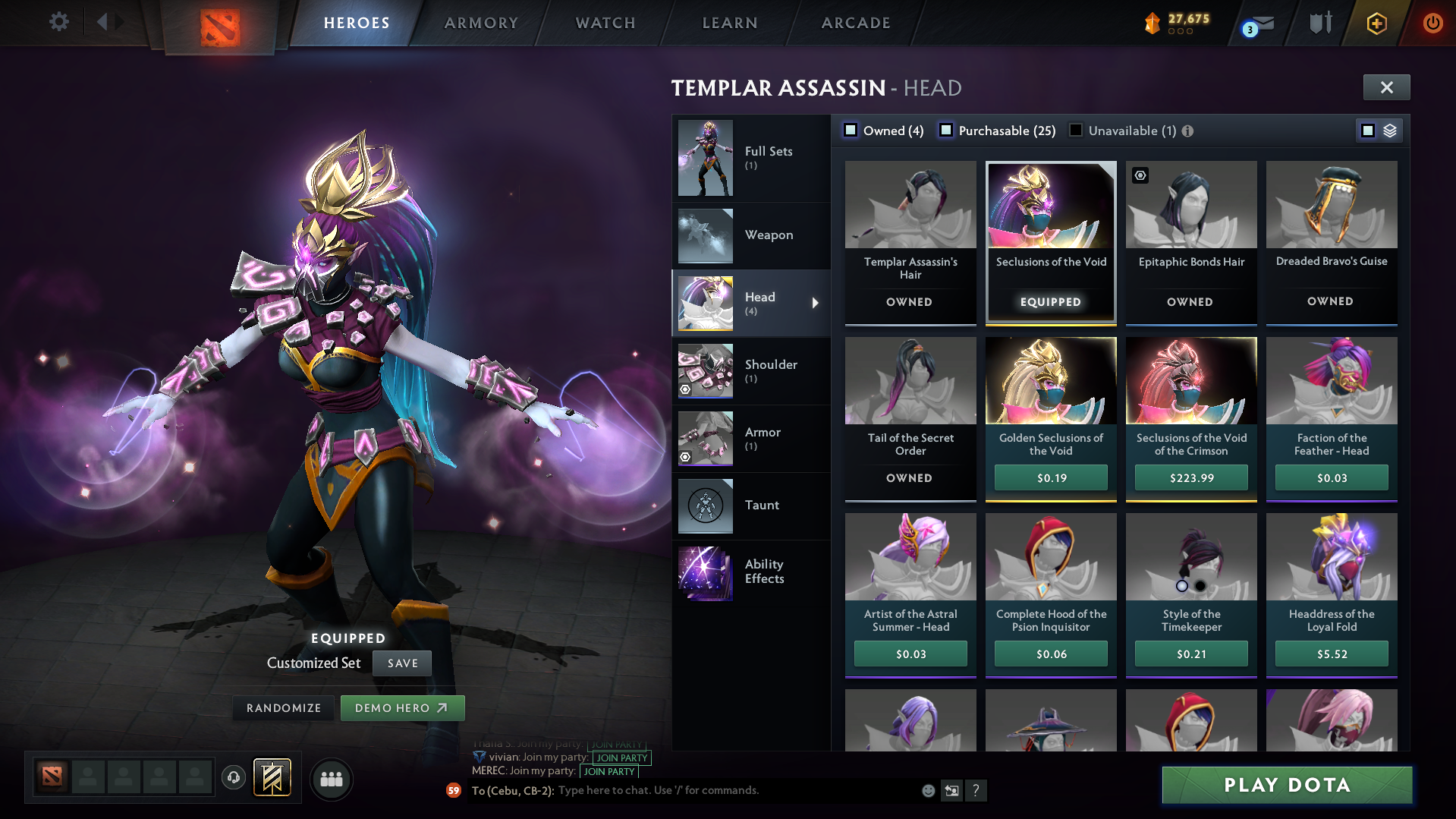Toggle the Purchasable items filter

click(x=946, y=131)
